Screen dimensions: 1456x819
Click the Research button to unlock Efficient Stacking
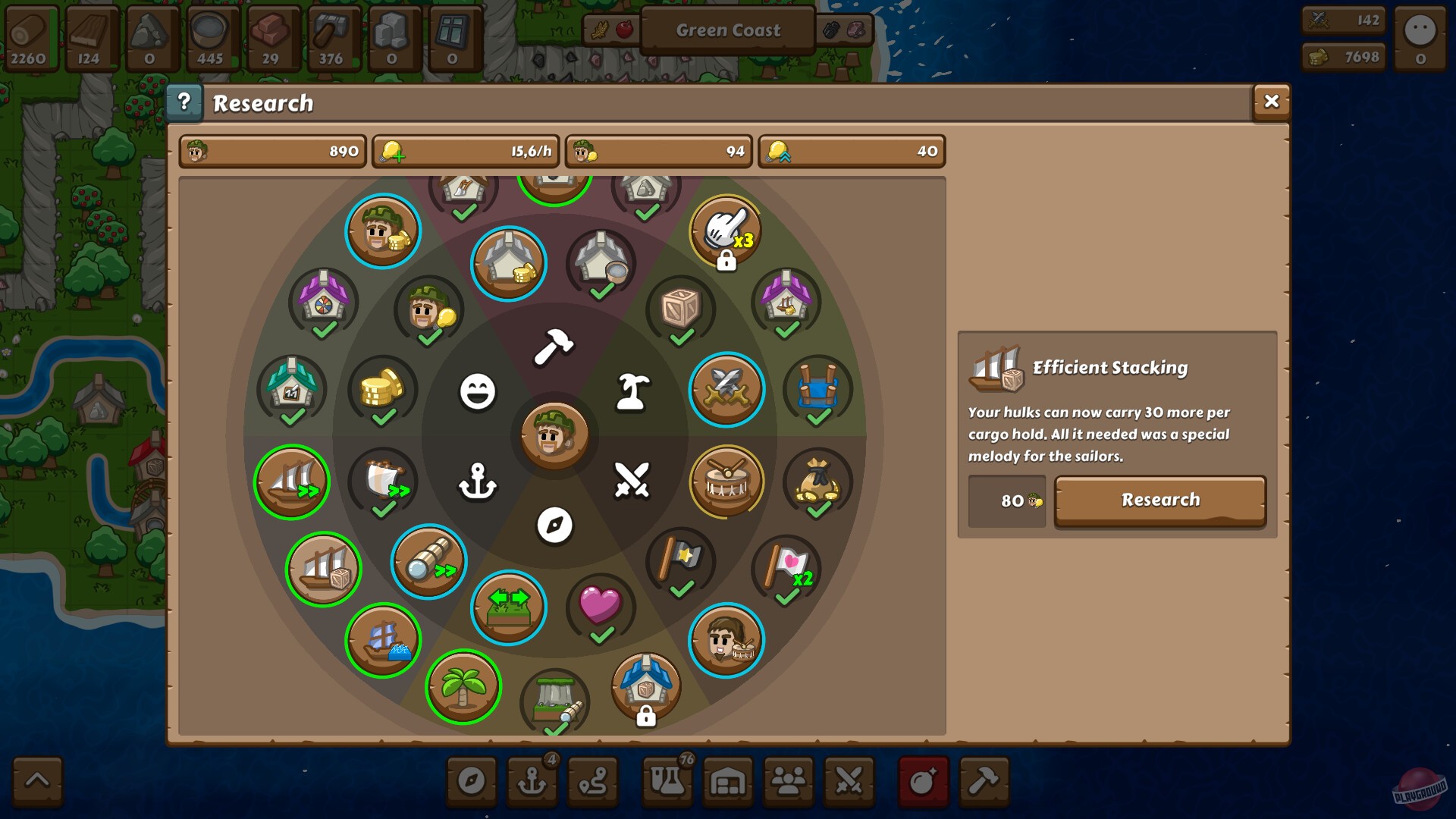tap(1159, 500)
